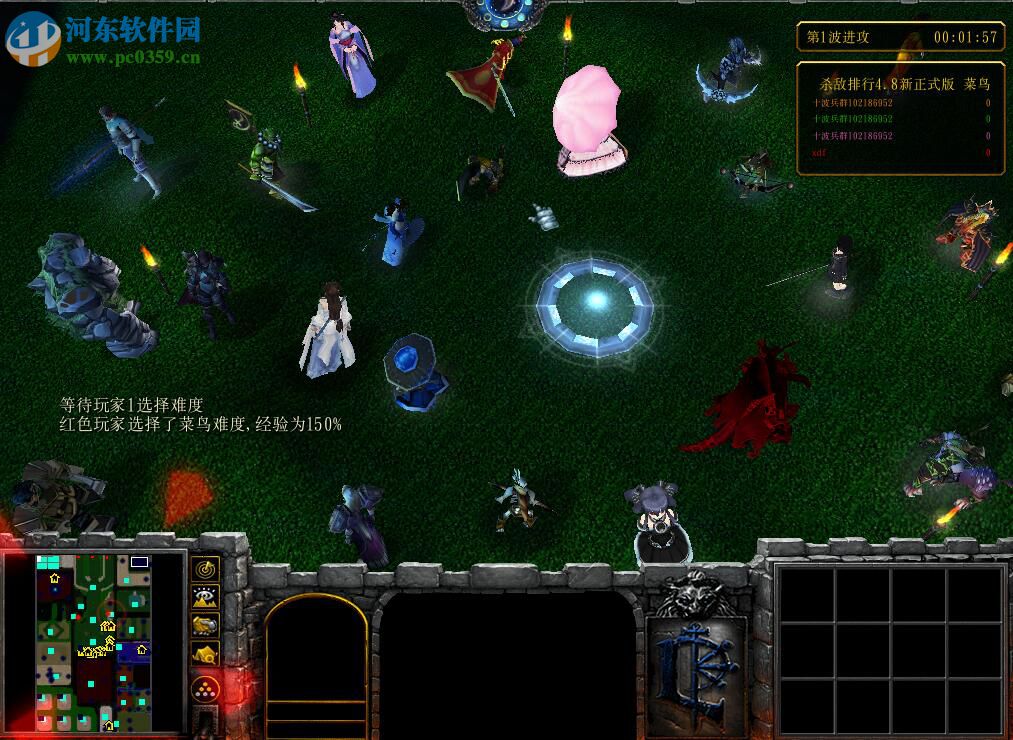Activate the minimap signal ping button
Image resolution: width=1013 pixels, height=740 pixels.
205,569
